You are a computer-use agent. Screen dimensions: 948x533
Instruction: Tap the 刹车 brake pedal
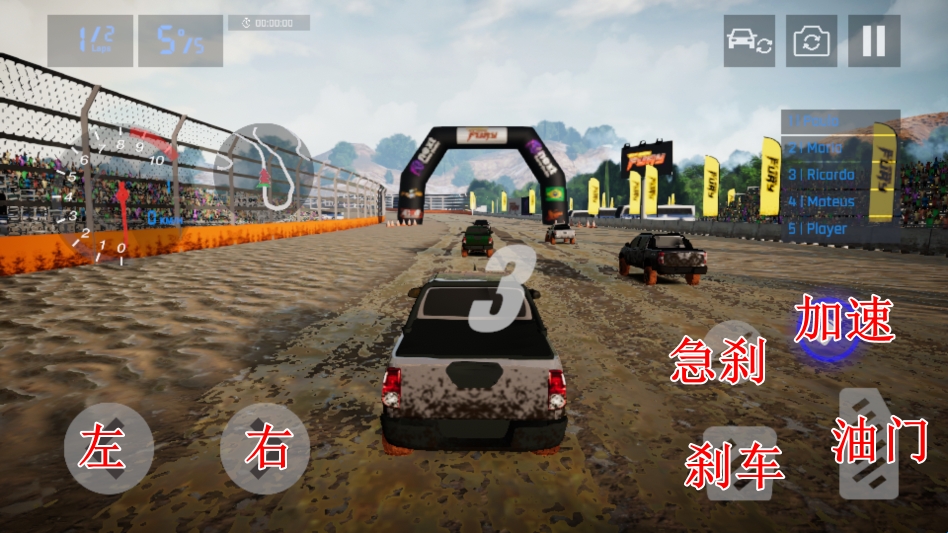click(x=740, y=463)
